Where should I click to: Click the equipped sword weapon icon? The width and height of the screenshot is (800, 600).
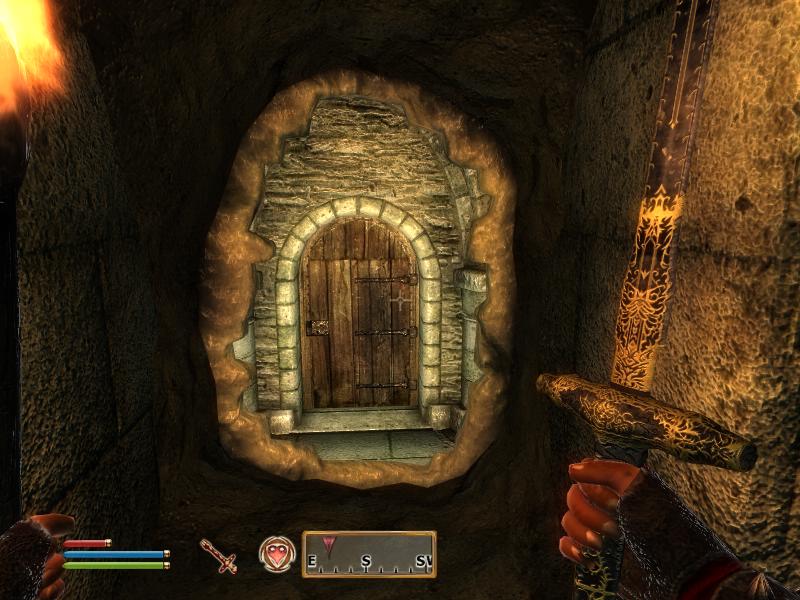coord(217,555)
